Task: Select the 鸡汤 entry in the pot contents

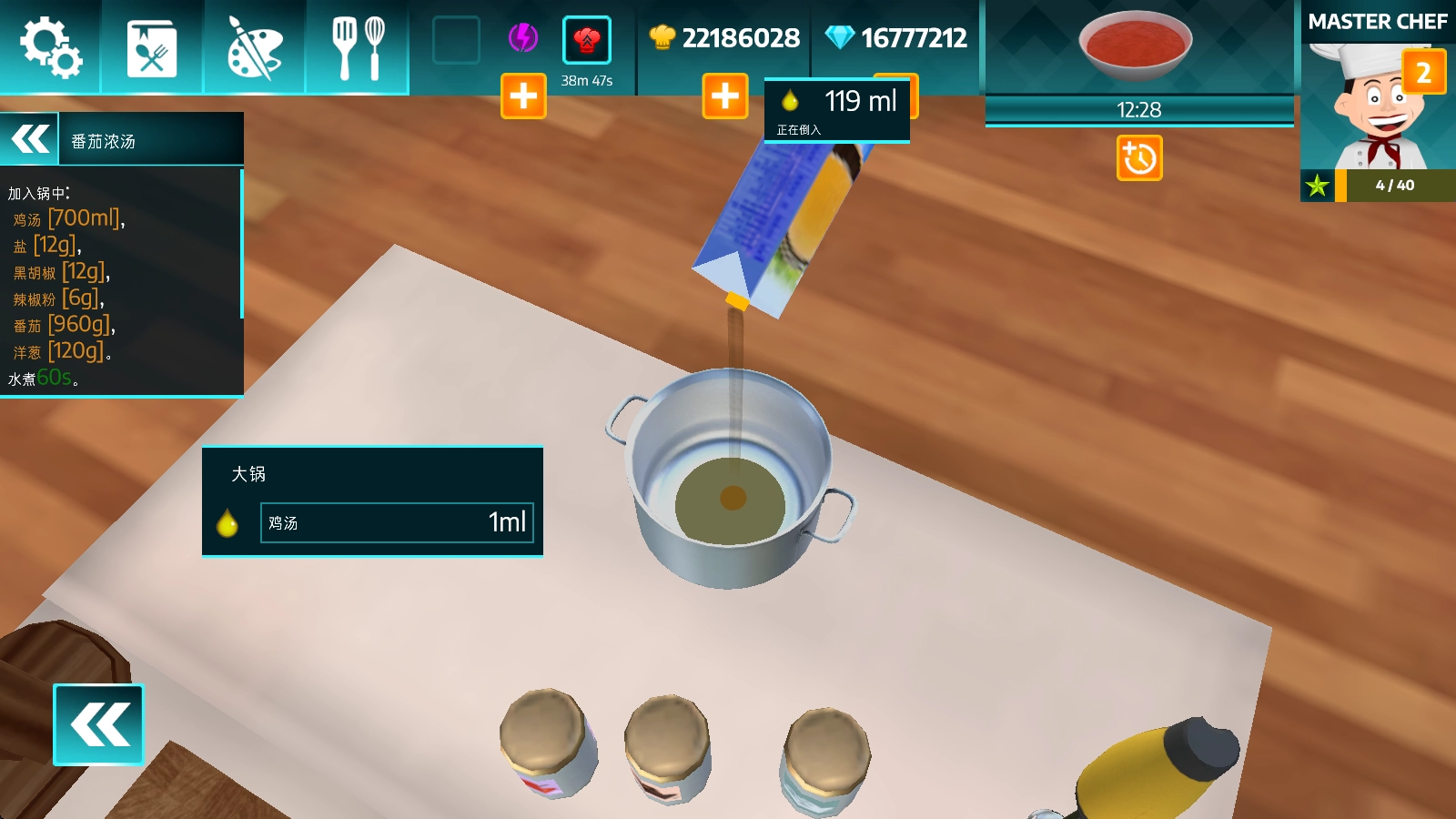Action: (397, 522)
